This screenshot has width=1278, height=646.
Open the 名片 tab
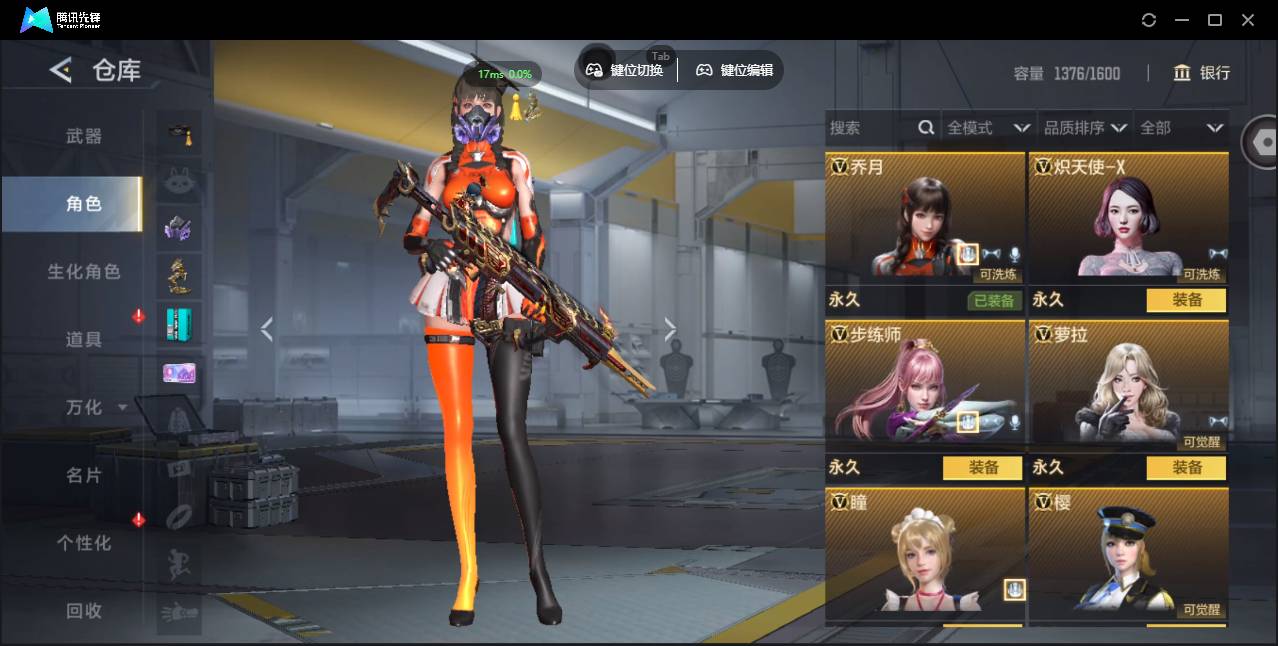[84, 475]
